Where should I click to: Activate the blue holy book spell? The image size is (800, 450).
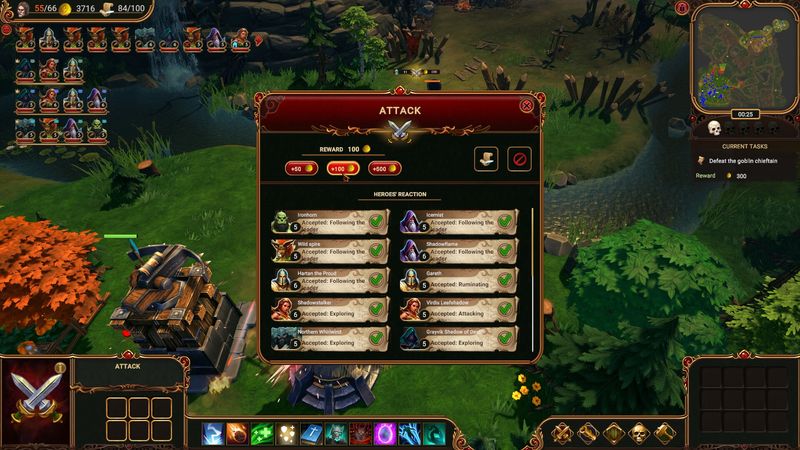[312, 433]
